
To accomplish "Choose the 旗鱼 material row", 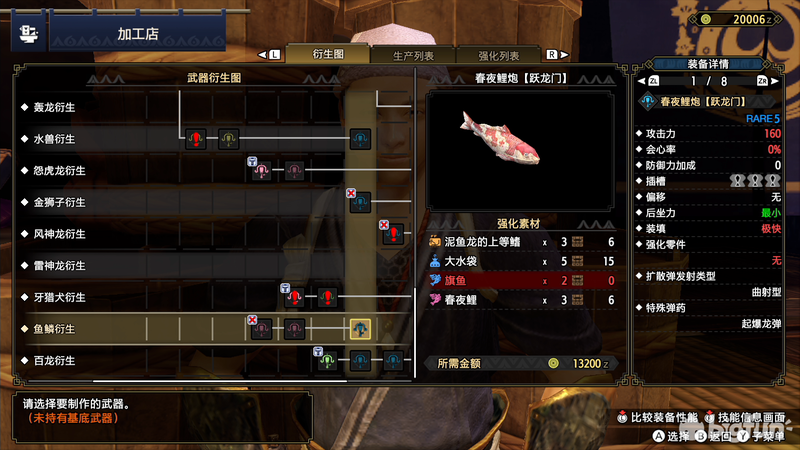I will pyautogui.click(x=520, y=280).
